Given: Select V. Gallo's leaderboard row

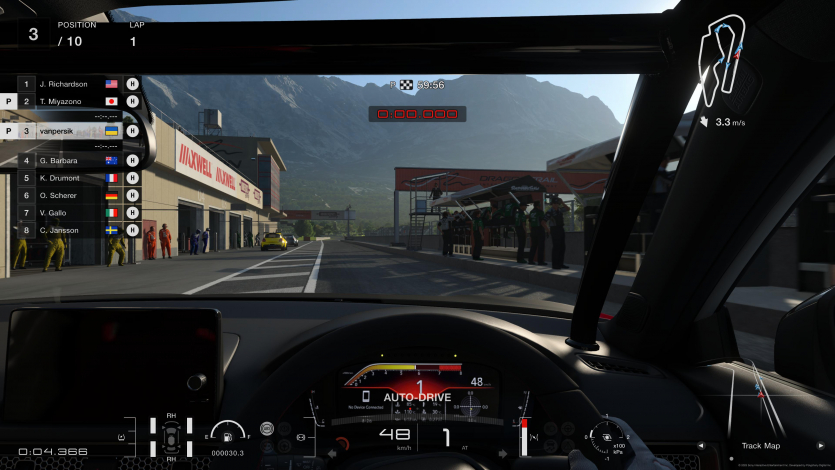Looking at the screenshot, I should 70,212.
